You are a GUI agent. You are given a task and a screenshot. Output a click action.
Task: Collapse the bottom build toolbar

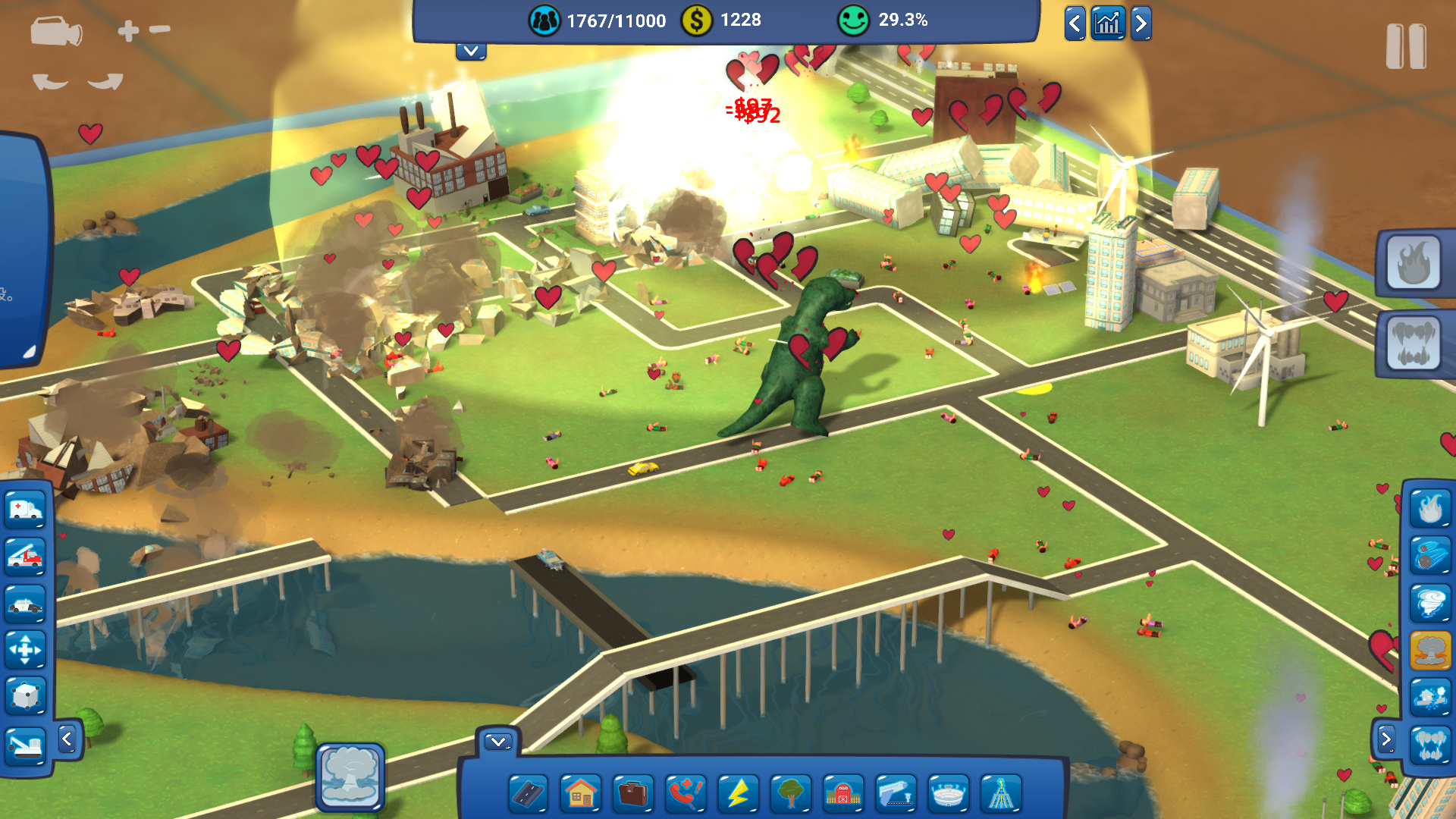tap(498, 742)
